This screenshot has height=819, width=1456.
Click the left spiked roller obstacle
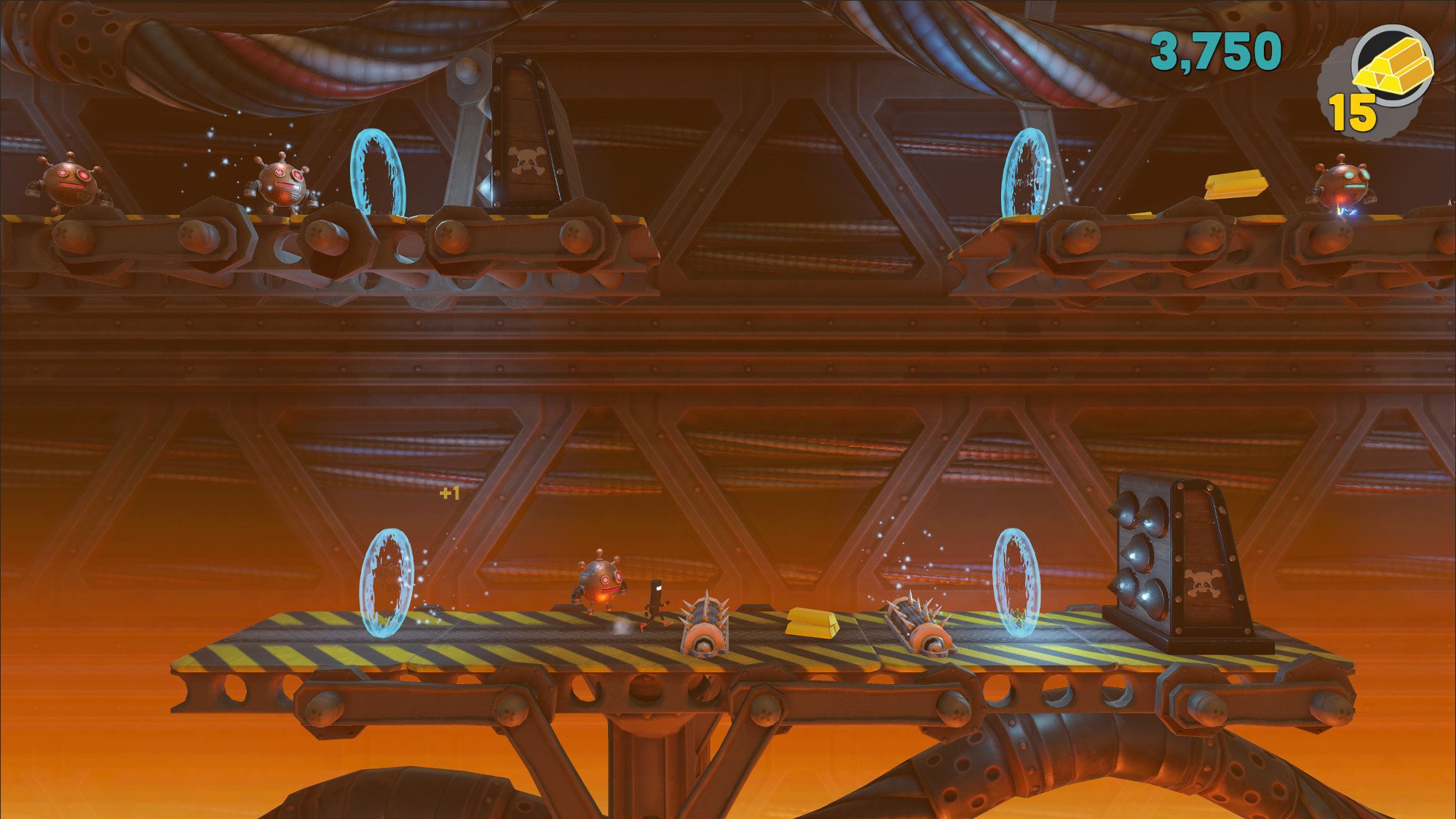[706, 626]
